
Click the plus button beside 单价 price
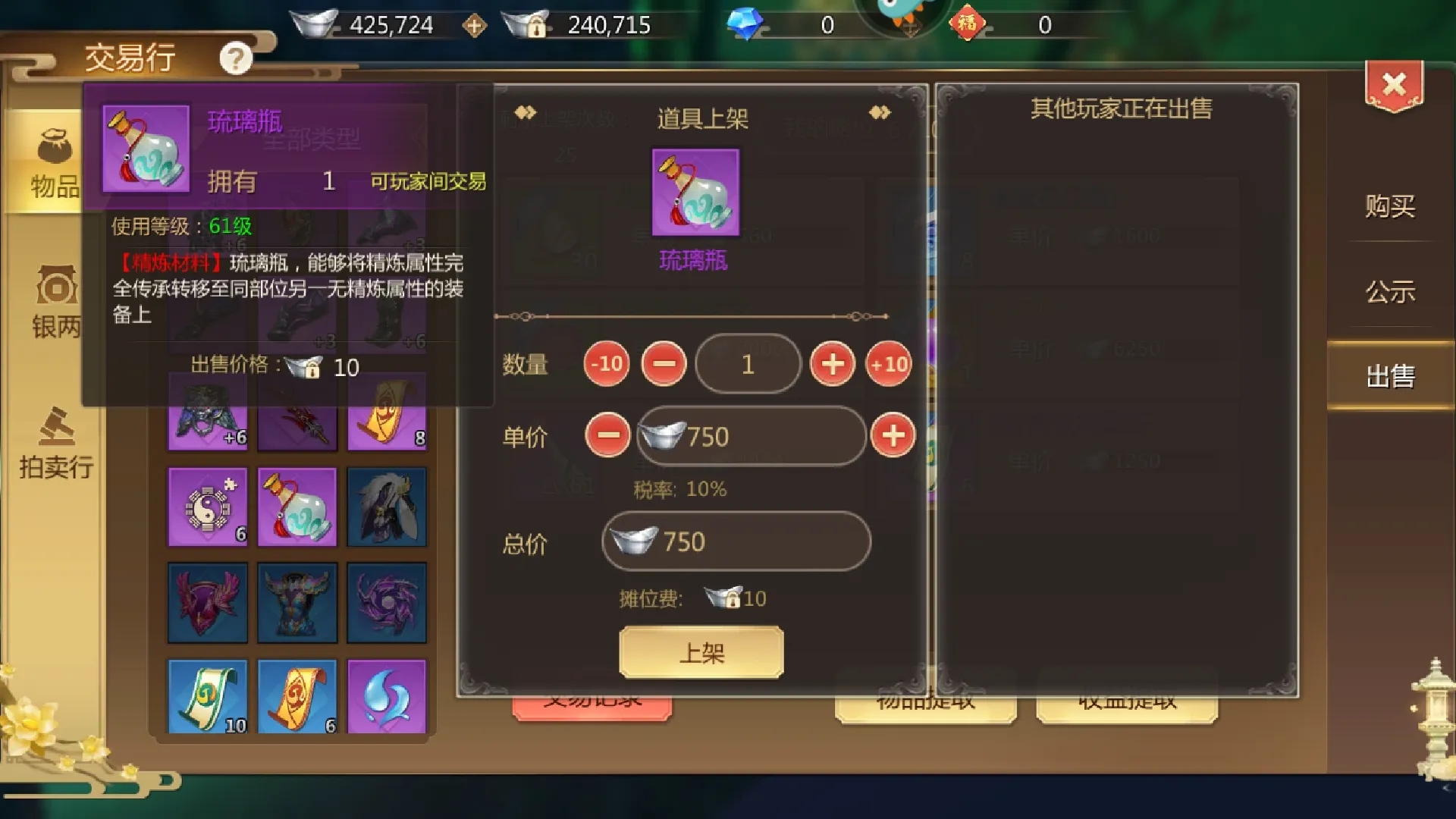(895, 436)
